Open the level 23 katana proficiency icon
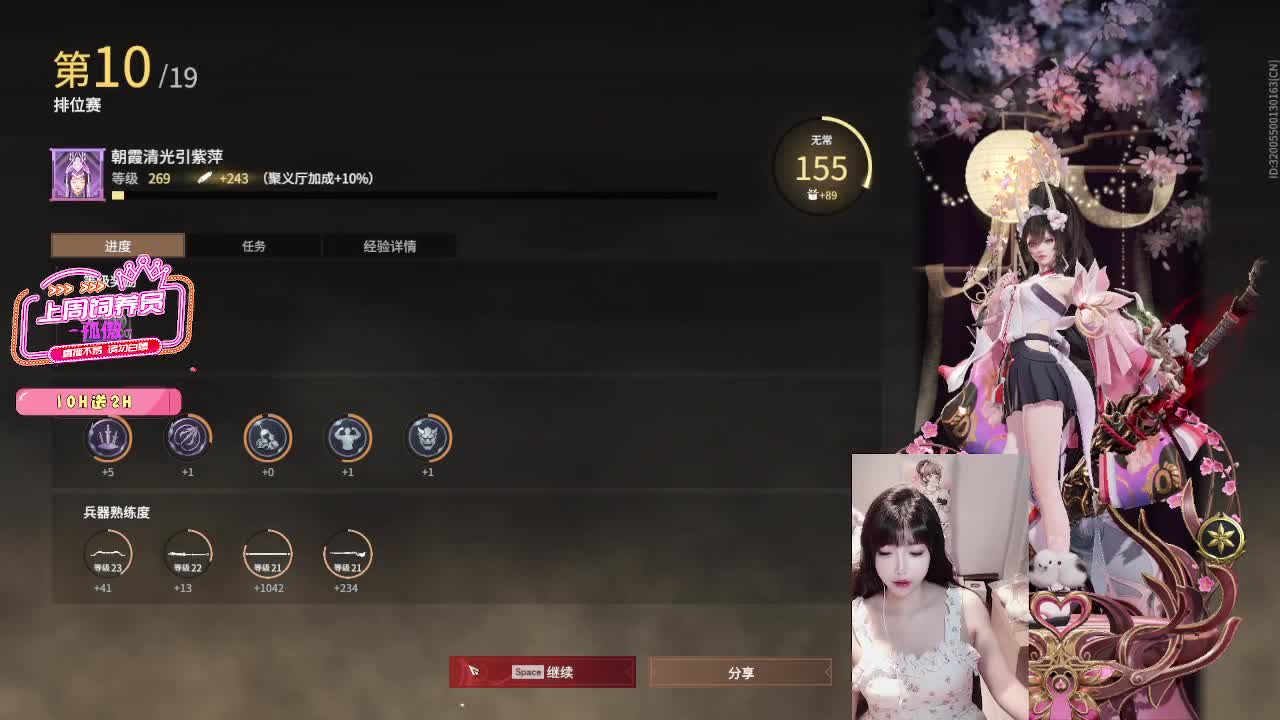The height and width of the screenshot is (720, 1280). click(108, 556)
